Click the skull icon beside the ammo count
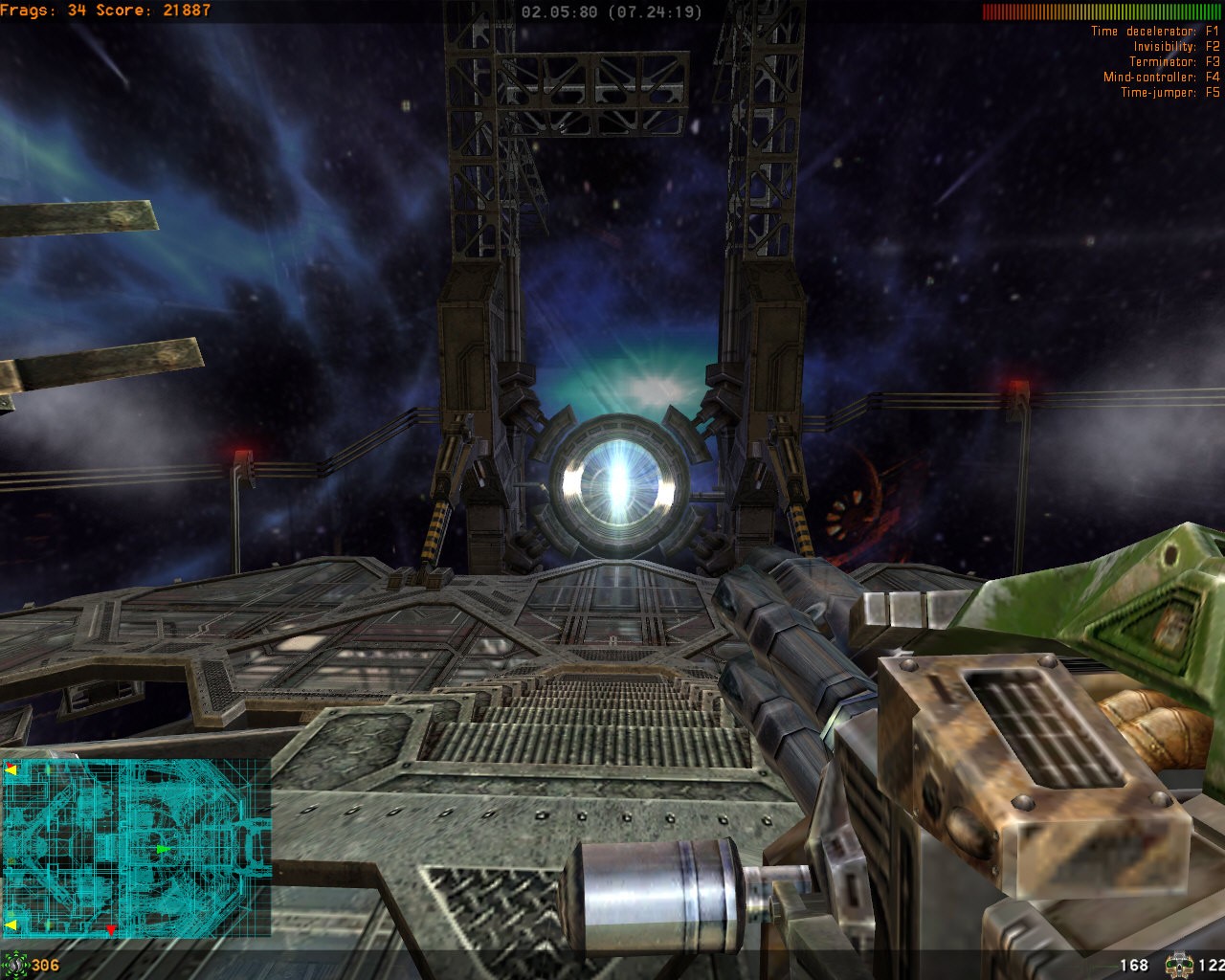Screen dimensions: 1225x980 (1178, 965)
